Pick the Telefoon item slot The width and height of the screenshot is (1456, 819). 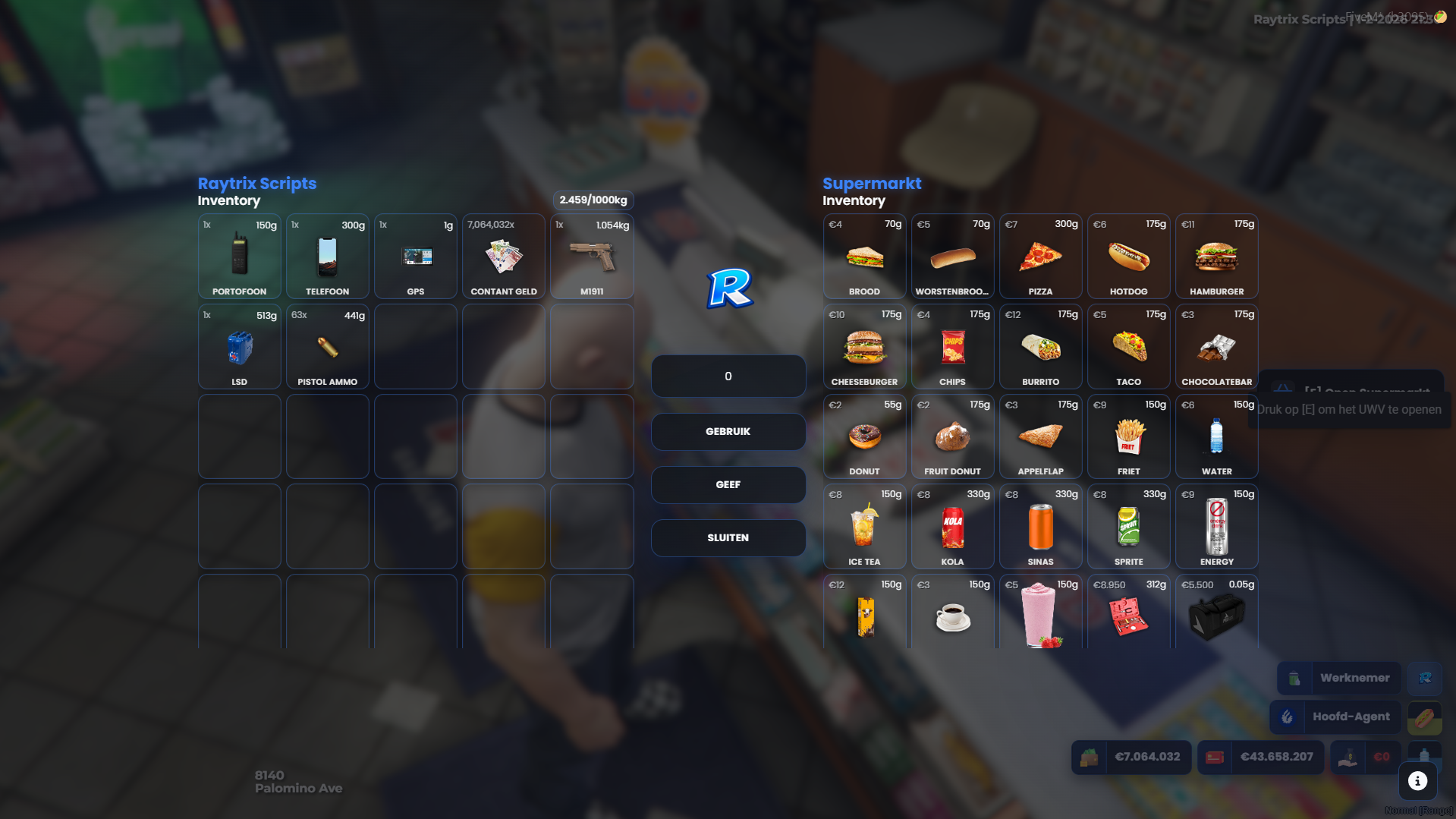point(327,257)
